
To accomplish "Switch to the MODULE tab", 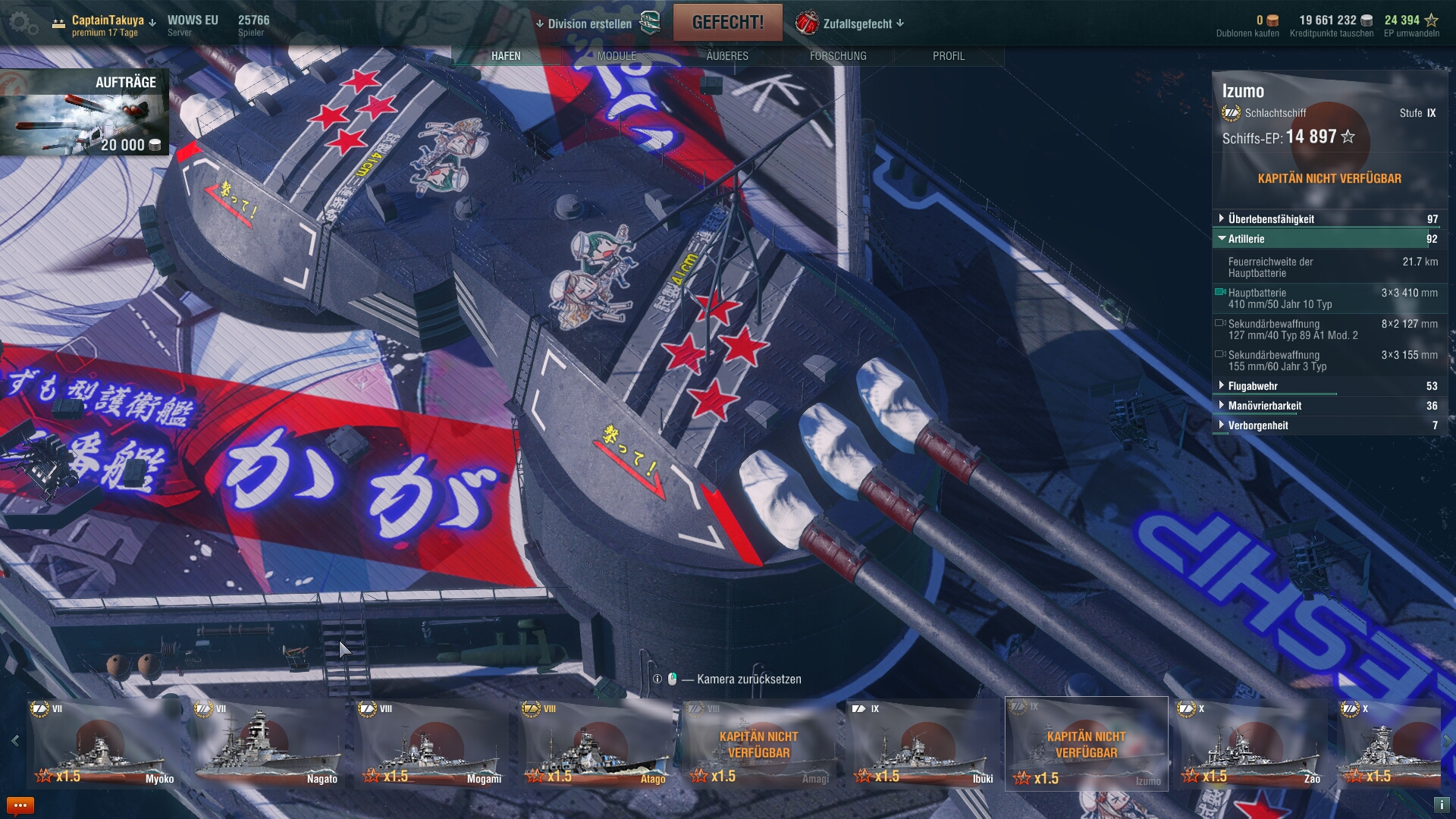I will (617, 56).
